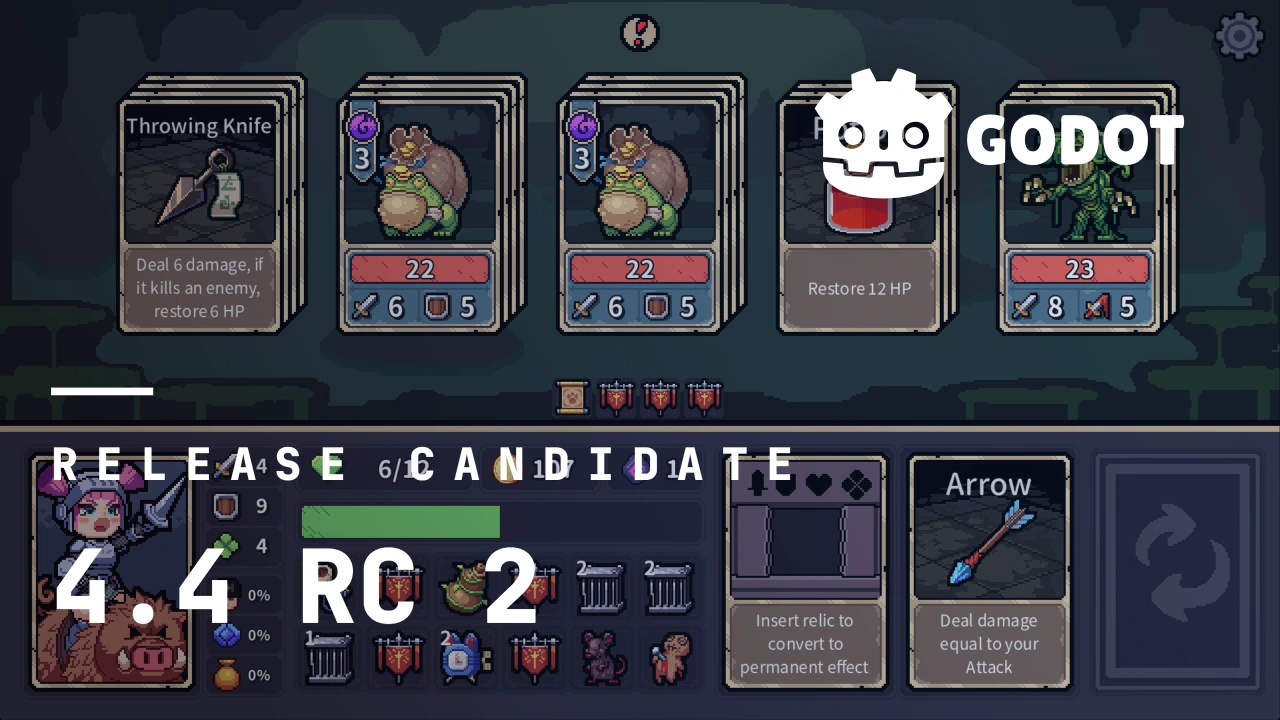
Task: Click the shield armor icon showing 9
Action: pyautogui.click(x=225, y=505)
